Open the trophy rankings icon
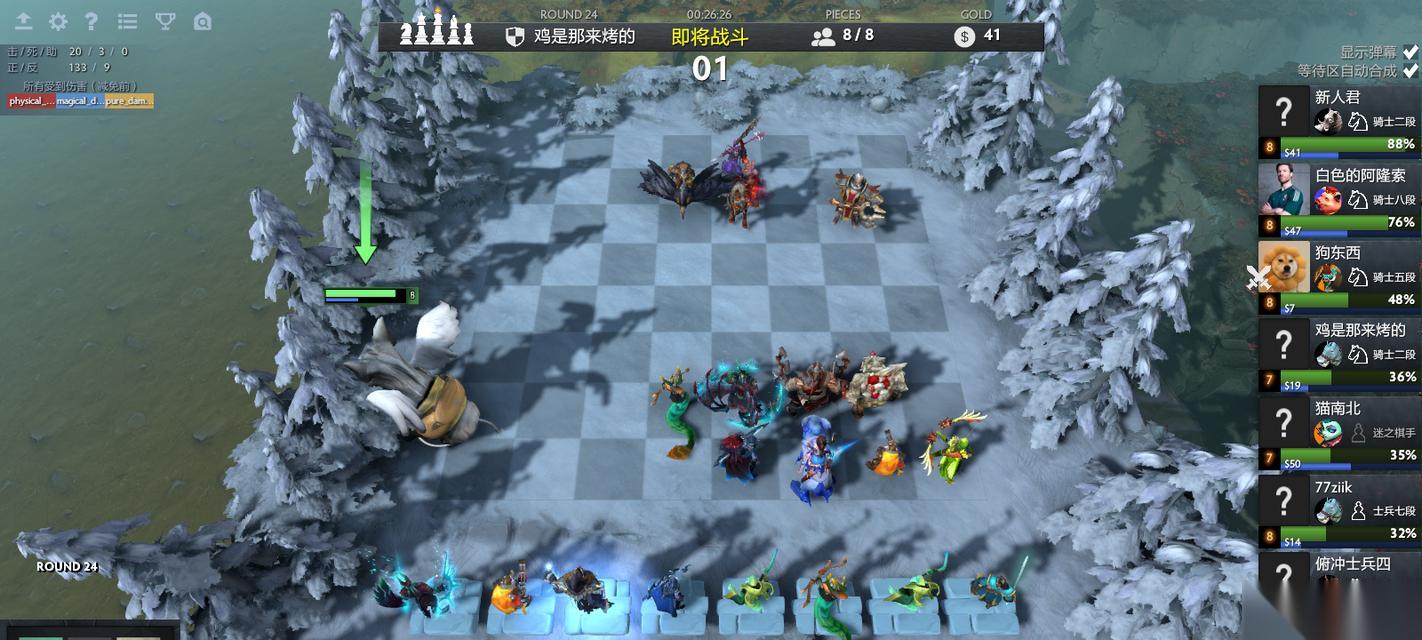 tap(165, 21)
